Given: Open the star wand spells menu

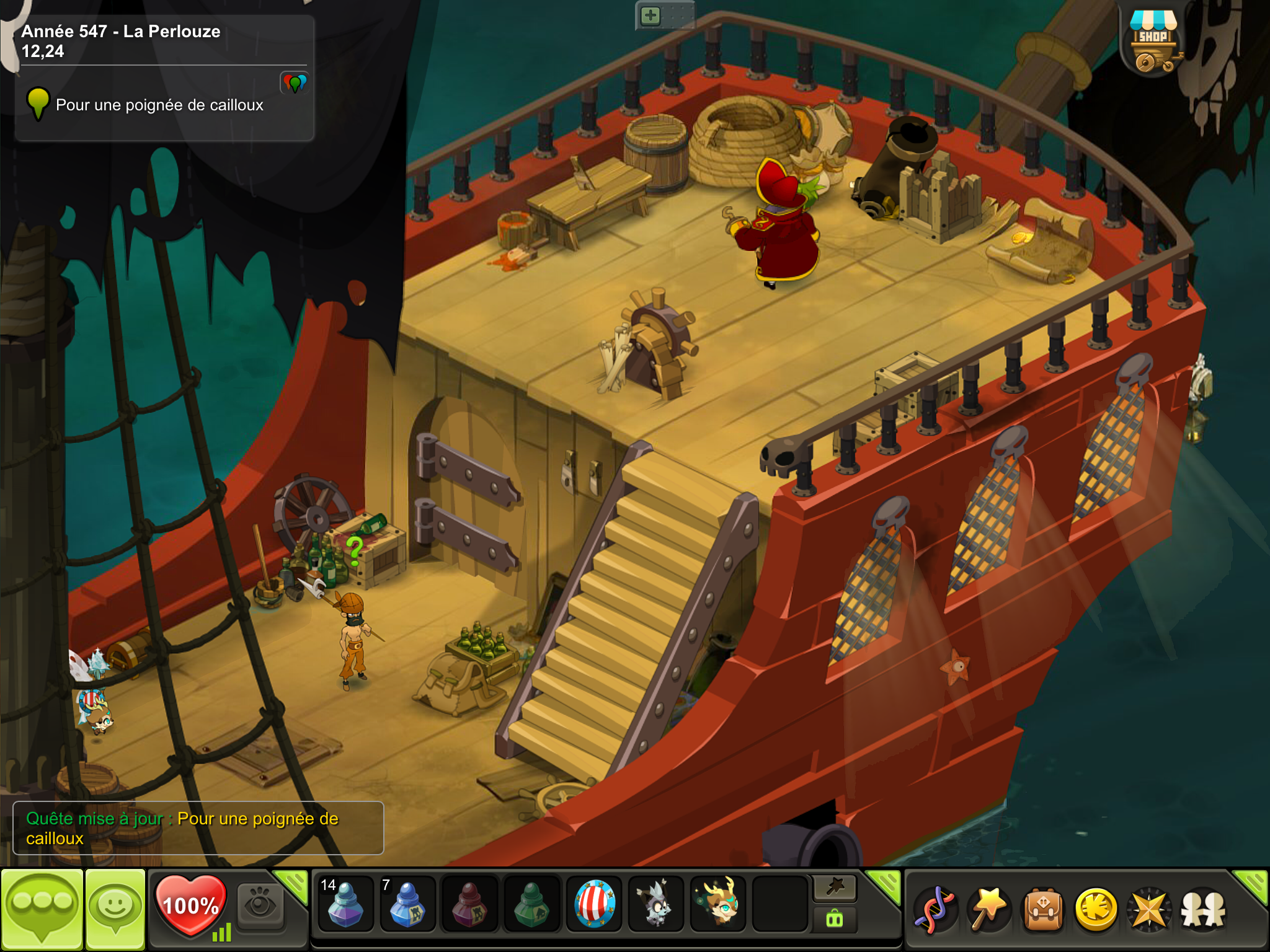Looking at the screenshot, I should pos(989,909).
